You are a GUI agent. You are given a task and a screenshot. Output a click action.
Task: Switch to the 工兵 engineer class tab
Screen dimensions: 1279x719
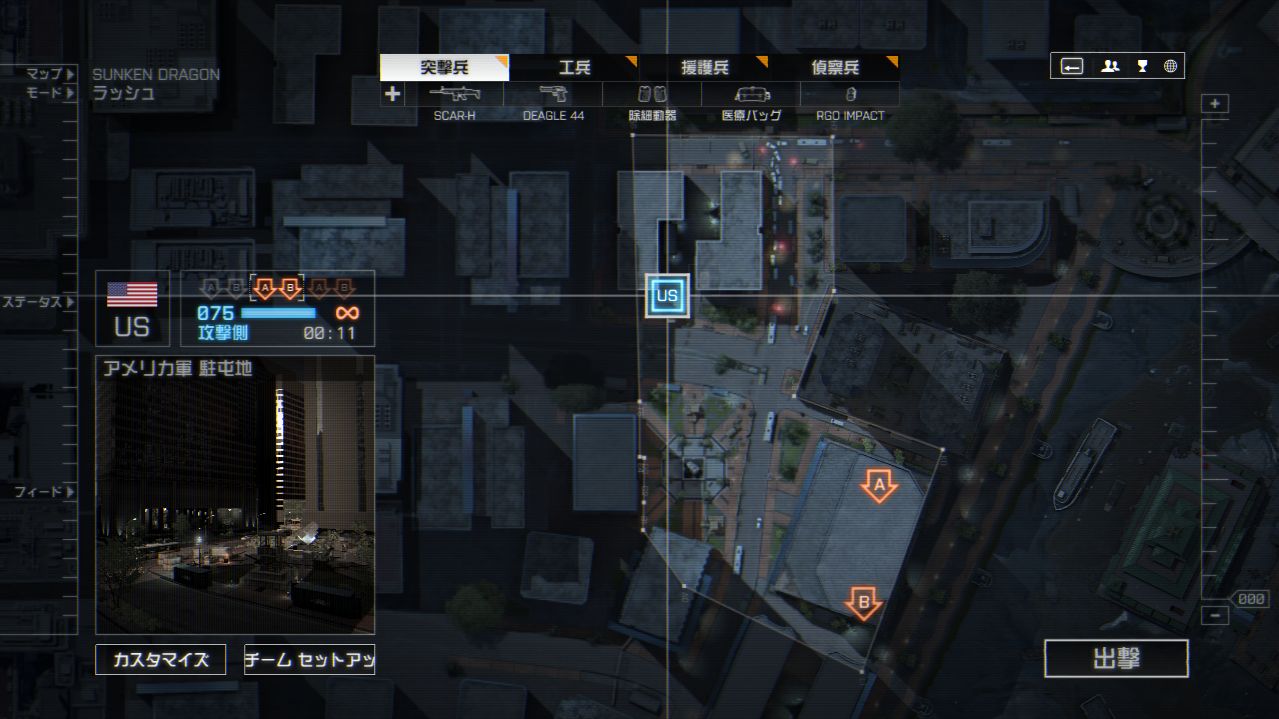pos(574,68)
